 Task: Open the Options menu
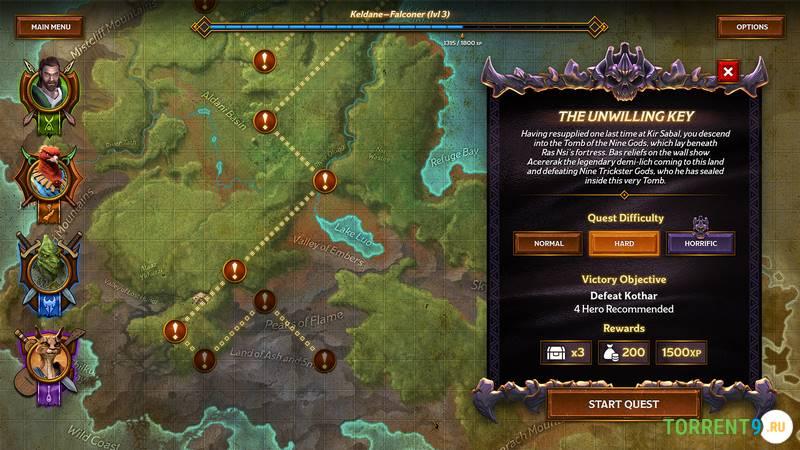point(751,27)
